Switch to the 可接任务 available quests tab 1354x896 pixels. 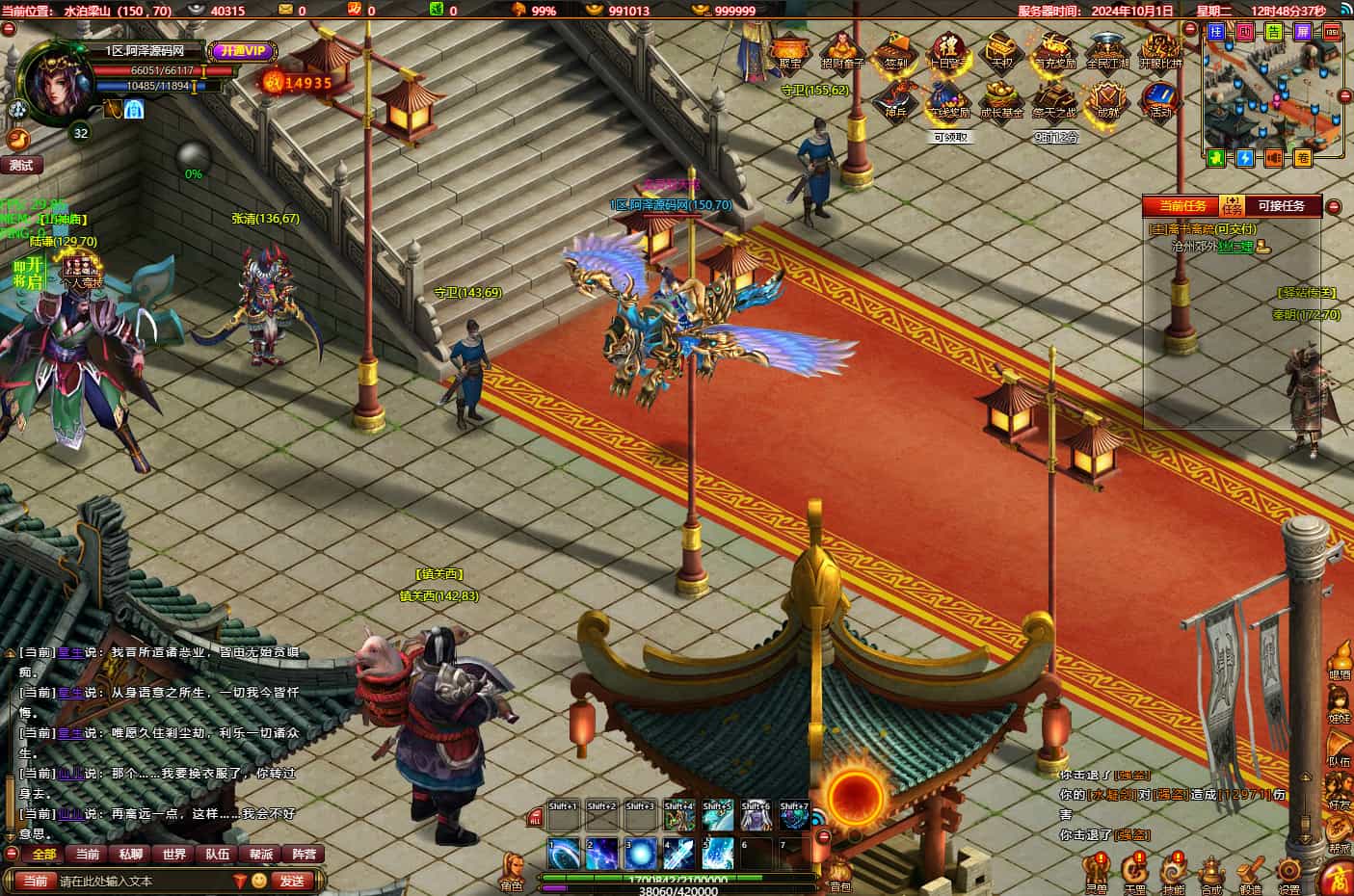click(x=1281, y=206)
